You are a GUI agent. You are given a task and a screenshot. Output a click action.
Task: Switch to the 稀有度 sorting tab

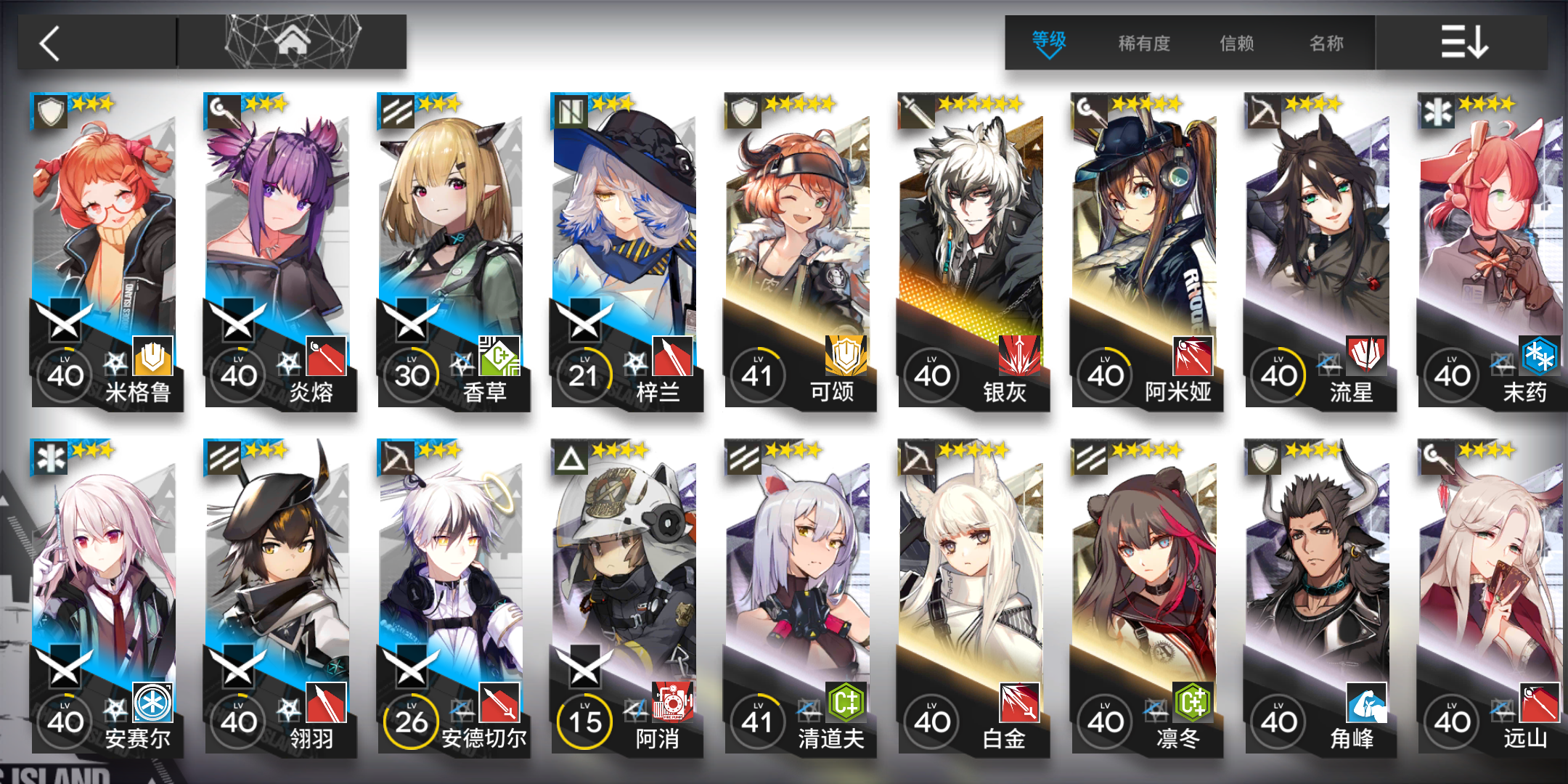pyautogui.click(x=1143, y=44)
